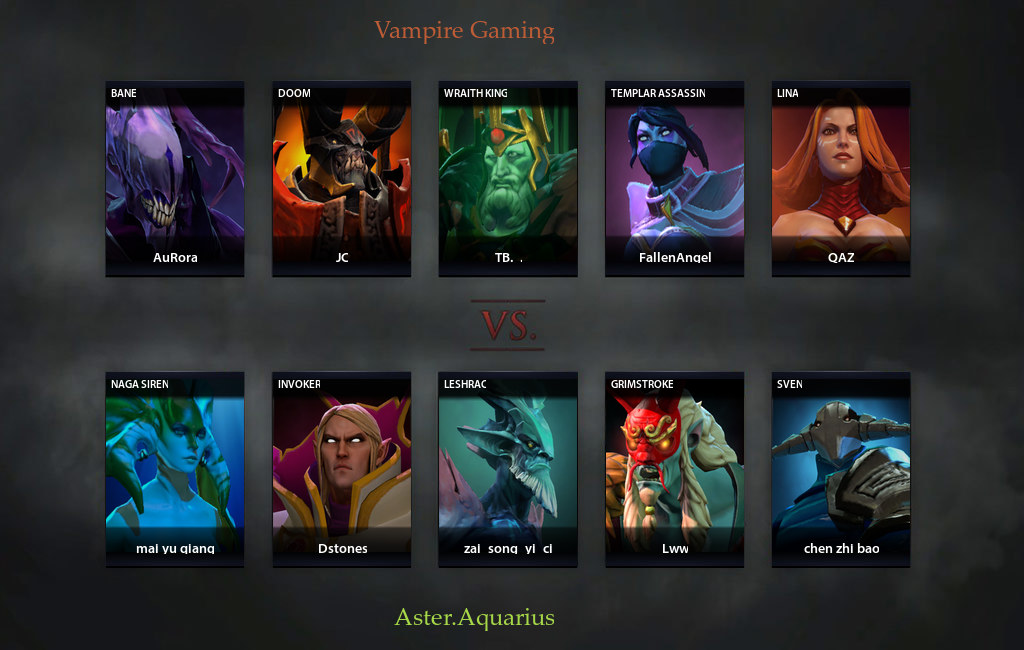
Task: Select FallenAngel's Templar Assassin card
Action: [x=675, y=178]
